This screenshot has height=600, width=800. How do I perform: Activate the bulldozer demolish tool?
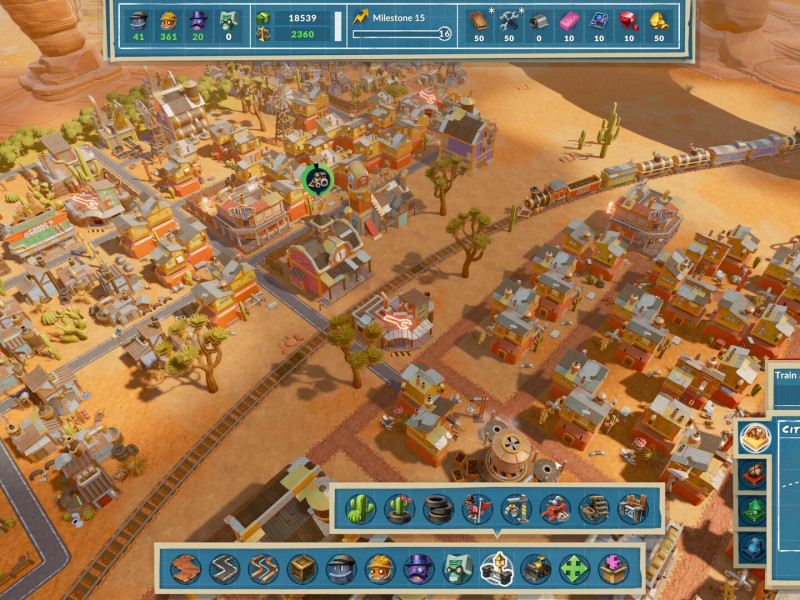point(536,569)
